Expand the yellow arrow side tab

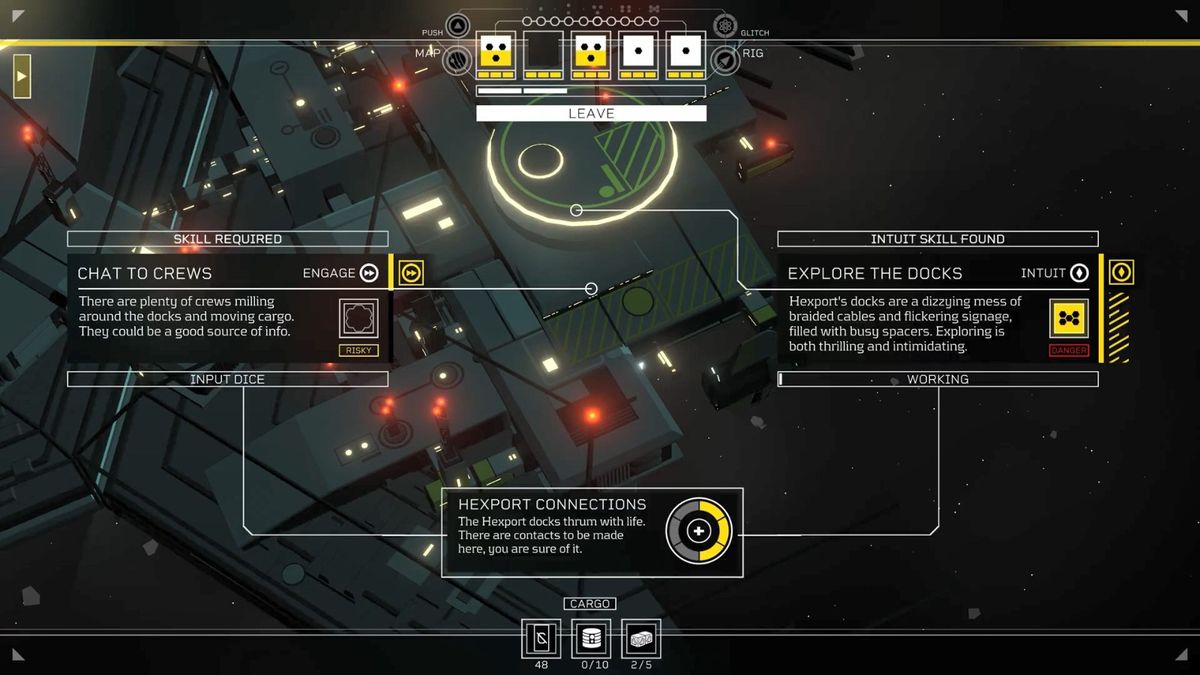(21, 76)
